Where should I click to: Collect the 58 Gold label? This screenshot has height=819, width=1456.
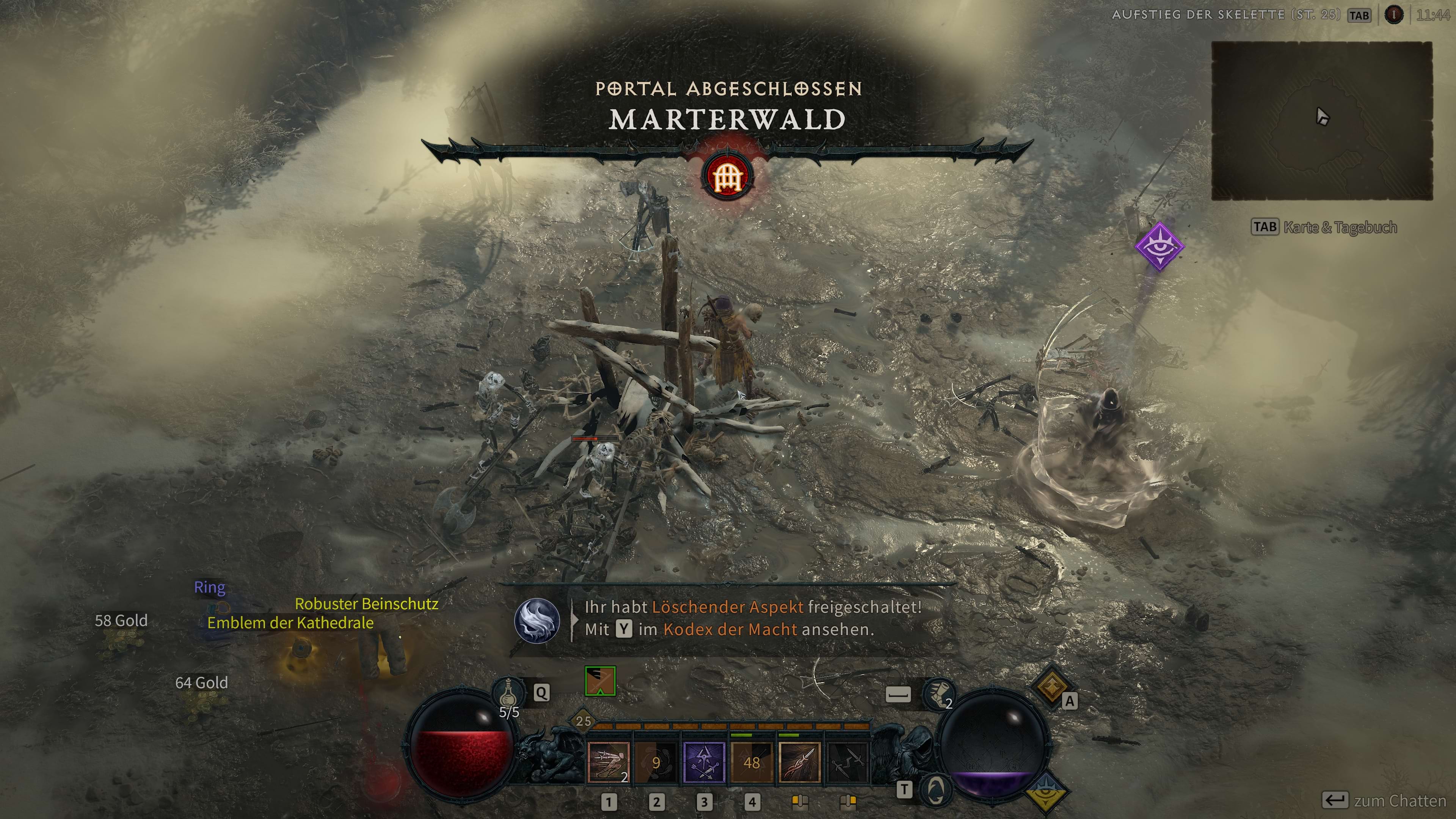tap(121, 621)
